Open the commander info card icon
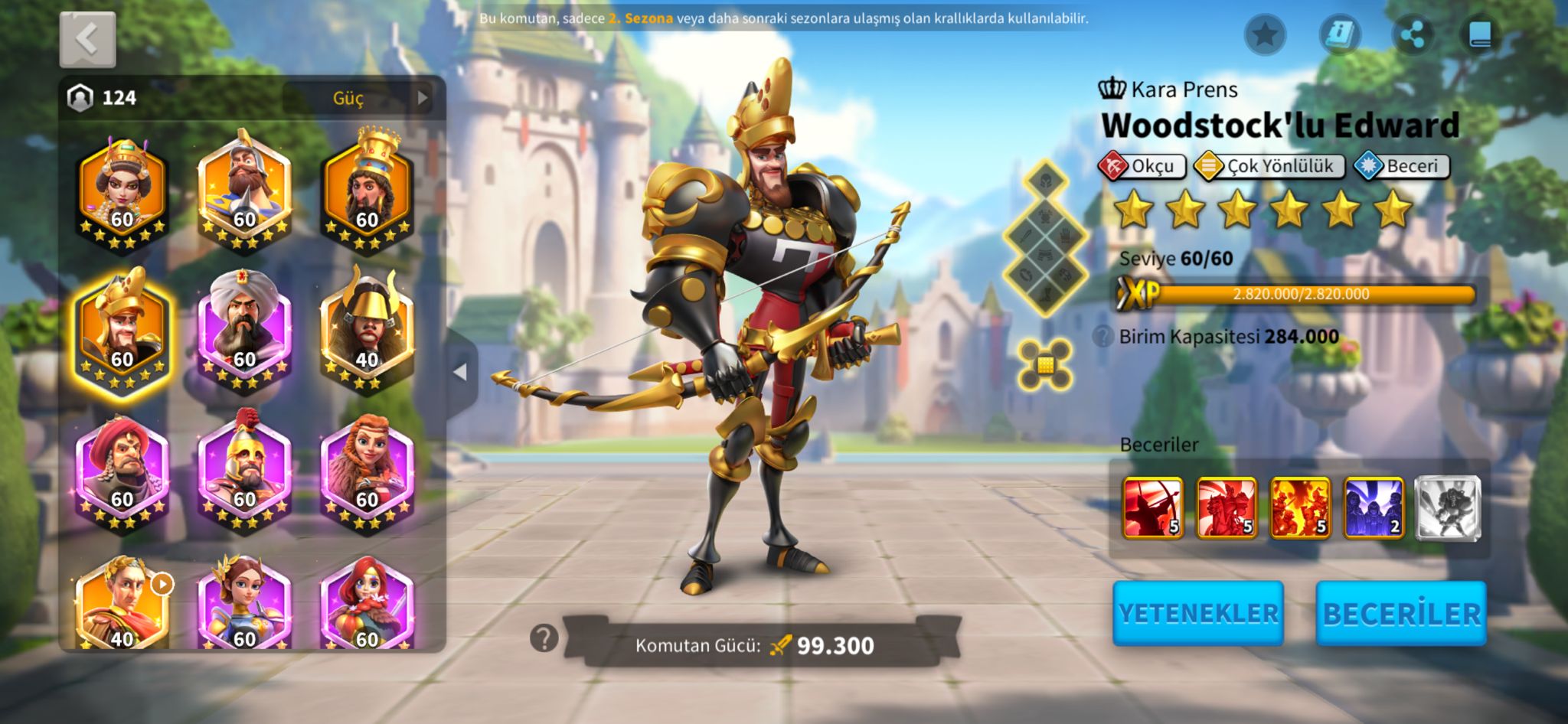The width and height of the screenshot is (1568, 724). (x=1340, y=34)
